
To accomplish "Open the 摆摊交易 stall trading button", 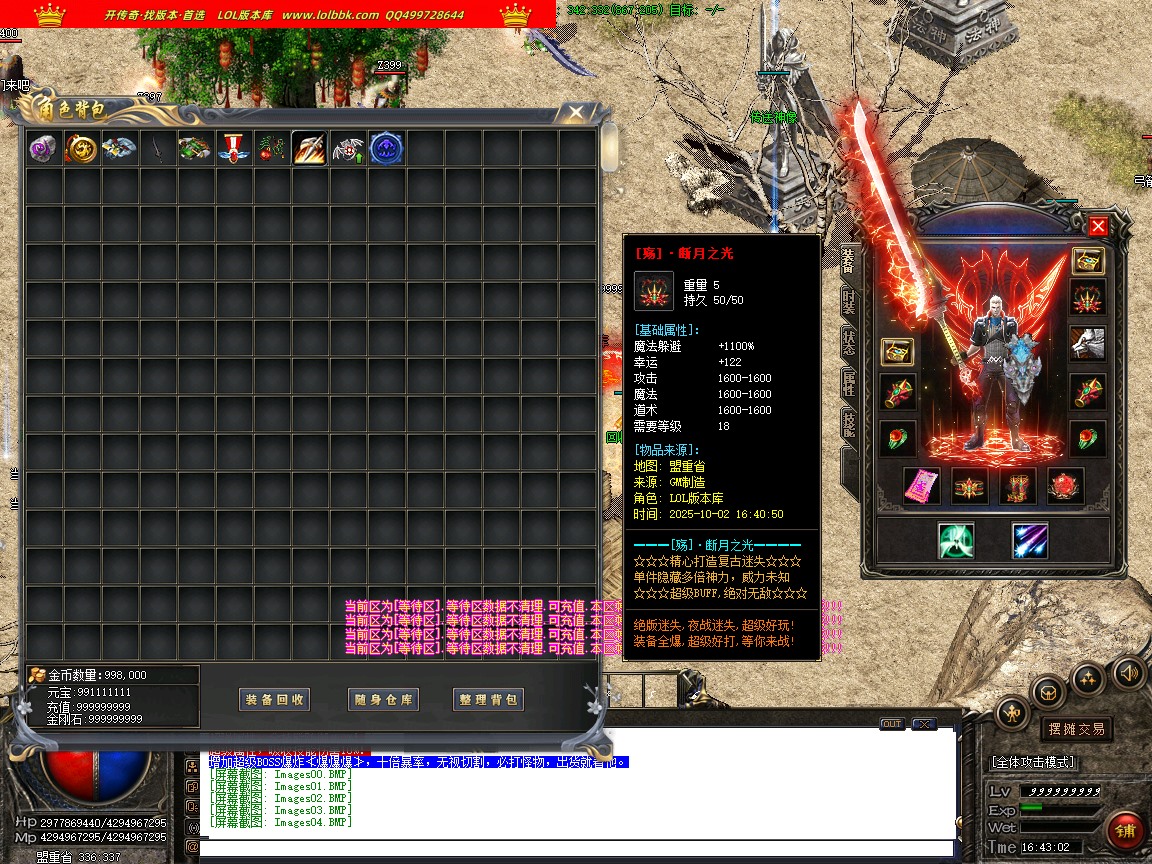I will [x=1076, y=729].
